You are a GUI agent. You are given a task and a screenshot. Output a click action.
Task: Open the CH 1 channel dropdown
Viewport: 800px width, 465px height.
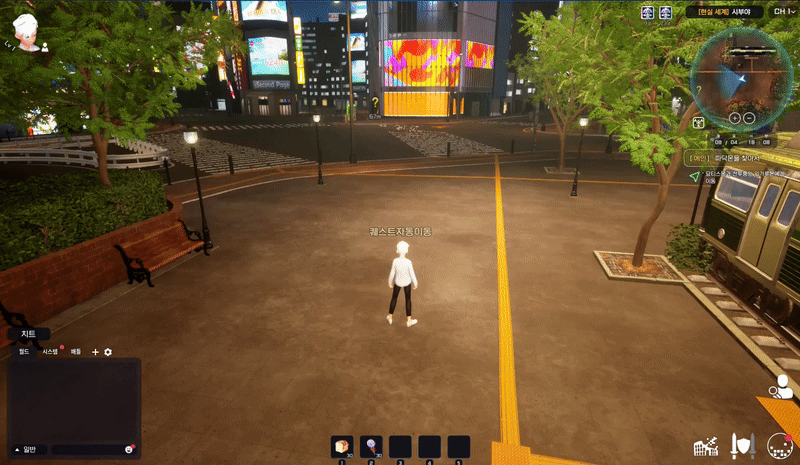coord(777,12)
